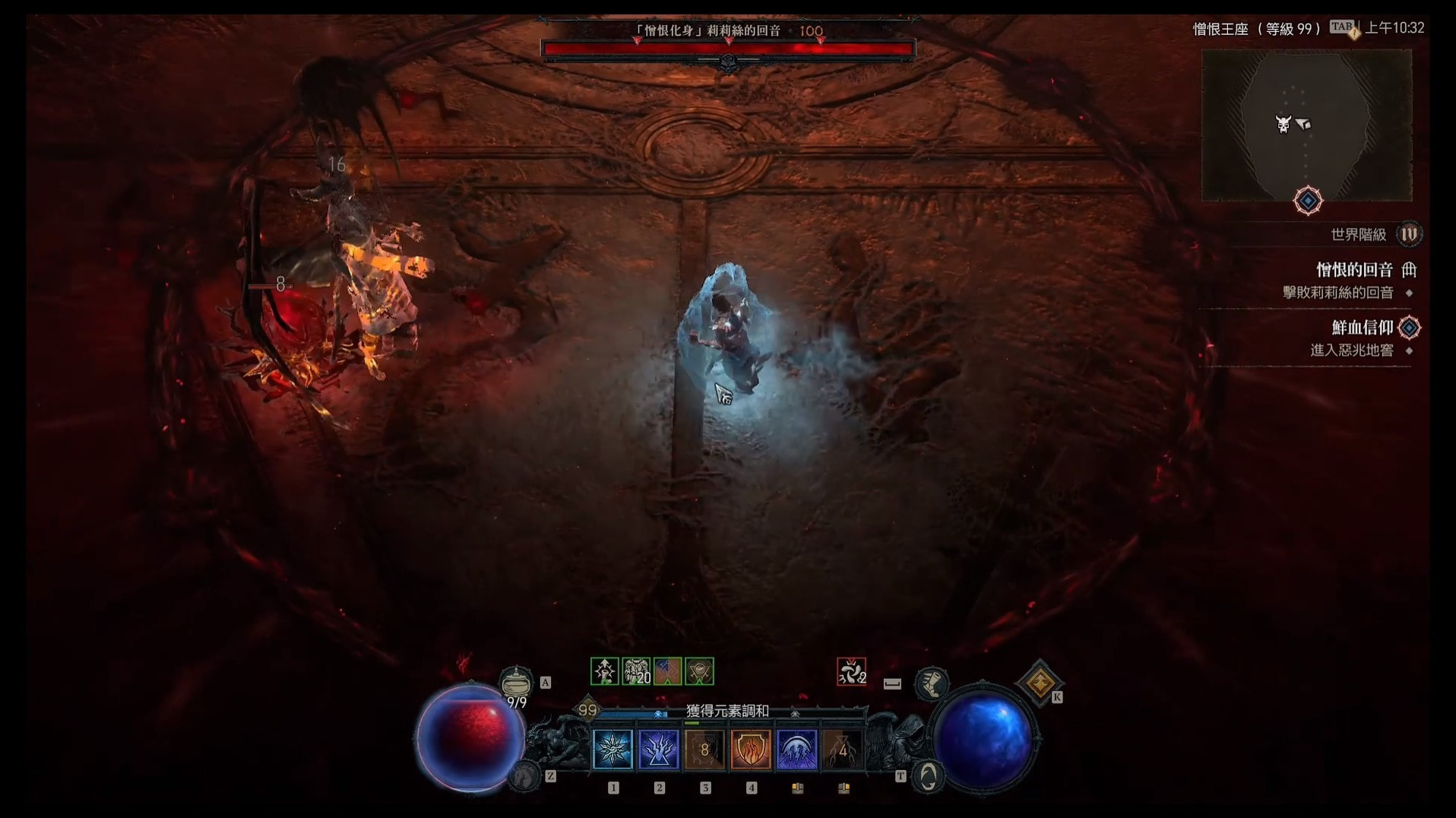Cast the blue lightning skill in slot 2
The image size is (1456, 818).
659,750
